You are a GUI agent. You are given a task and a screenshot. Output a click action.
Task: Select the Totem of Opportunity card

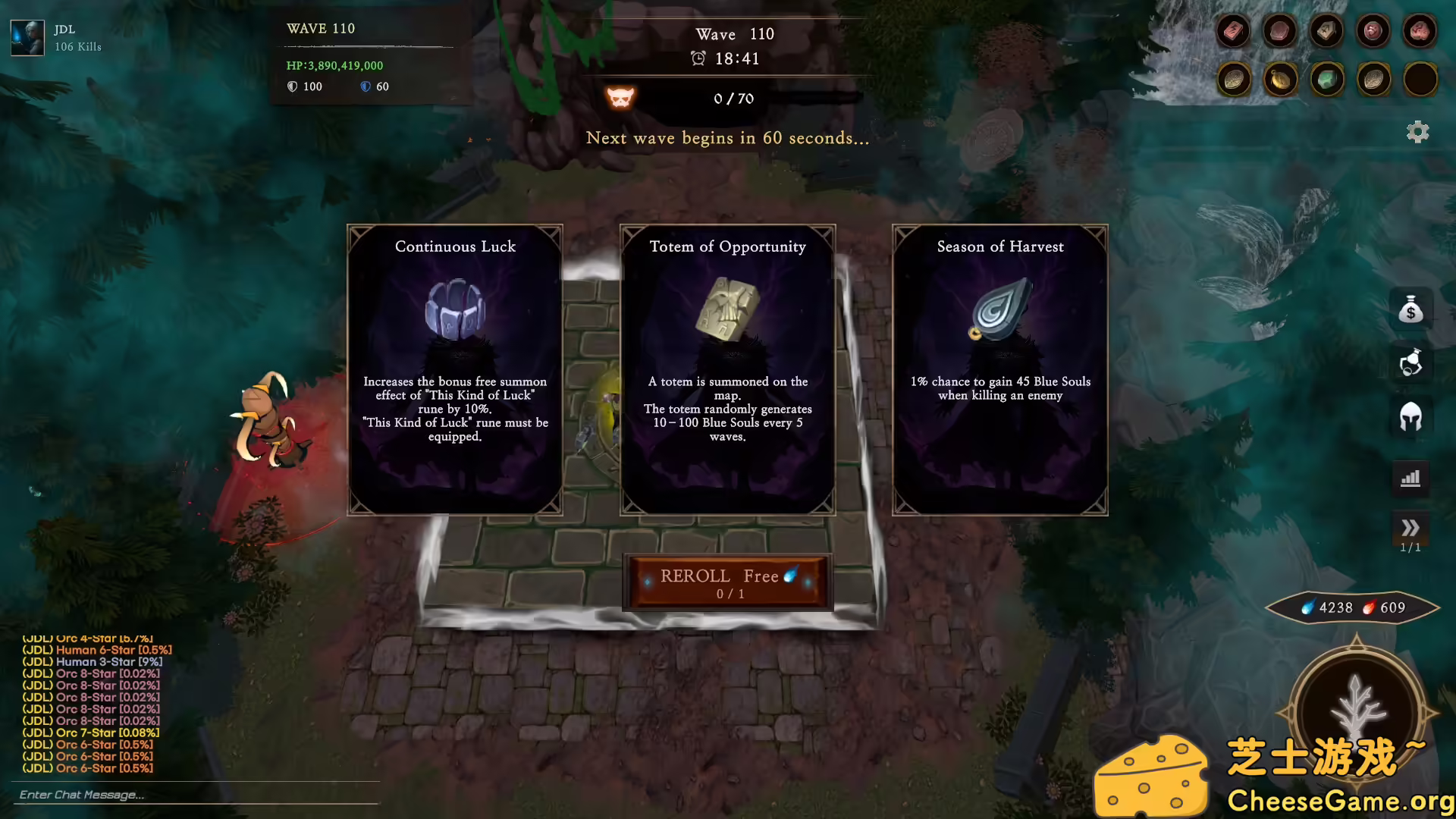pyautogui.click(x=728, y=369)
